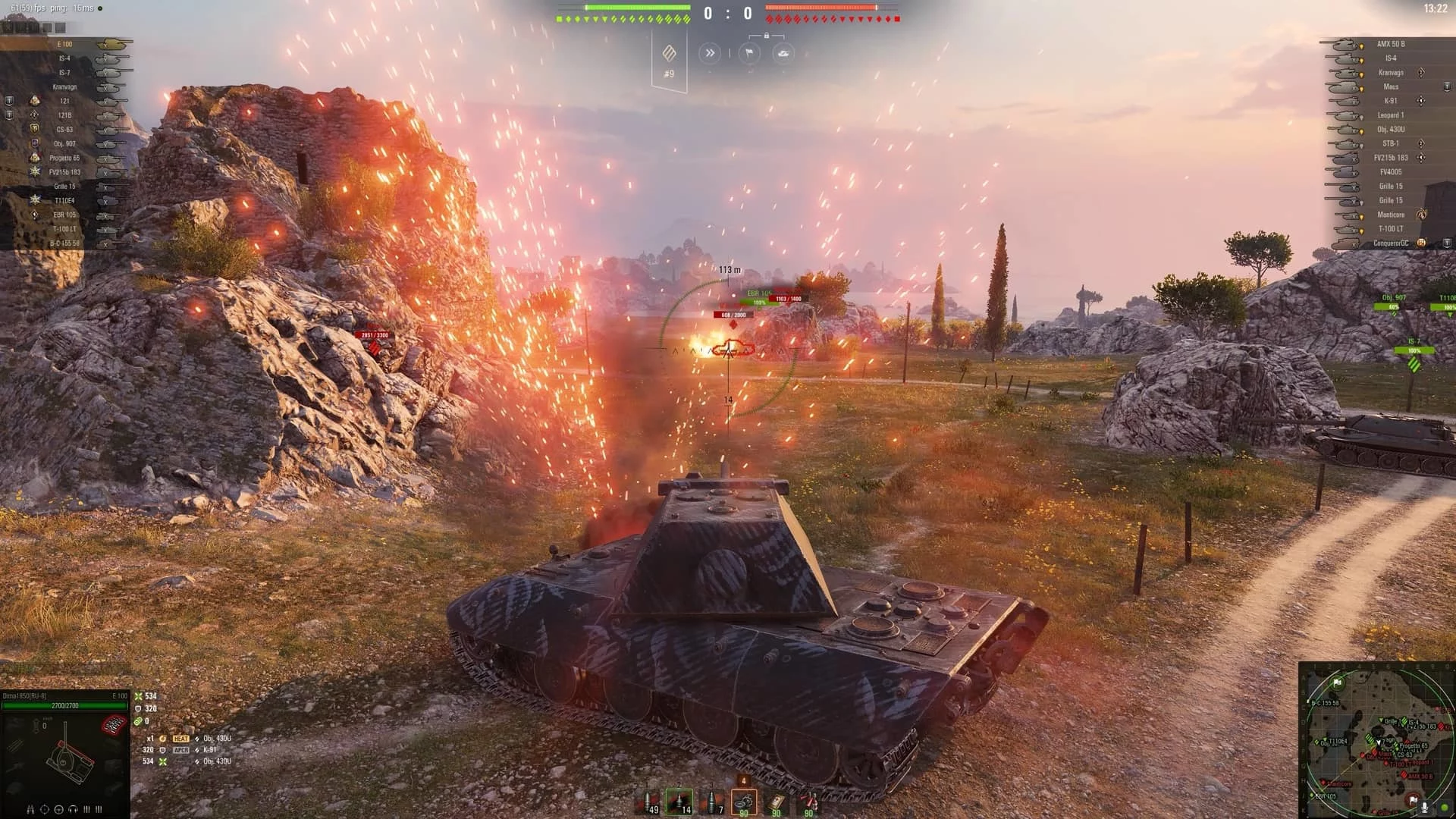Select E 100 in the allied team list
Screen dimensions: 1456x819
pyautogui.click(x=65, y=44)
